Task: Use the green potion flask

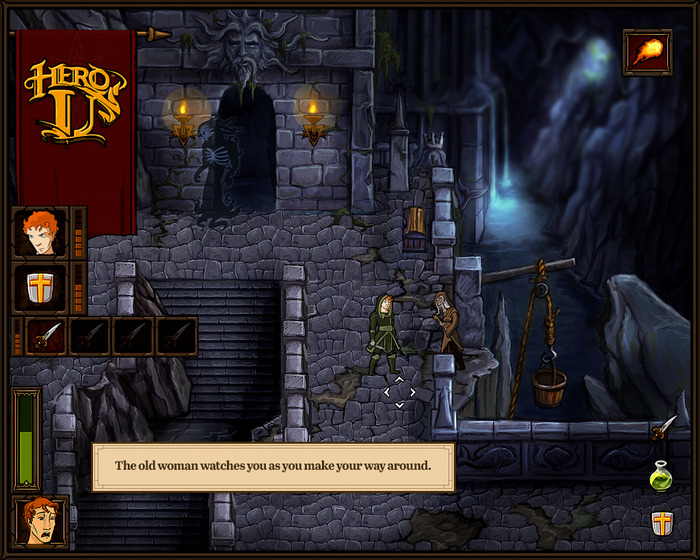Action: click(x=660, y=476)
